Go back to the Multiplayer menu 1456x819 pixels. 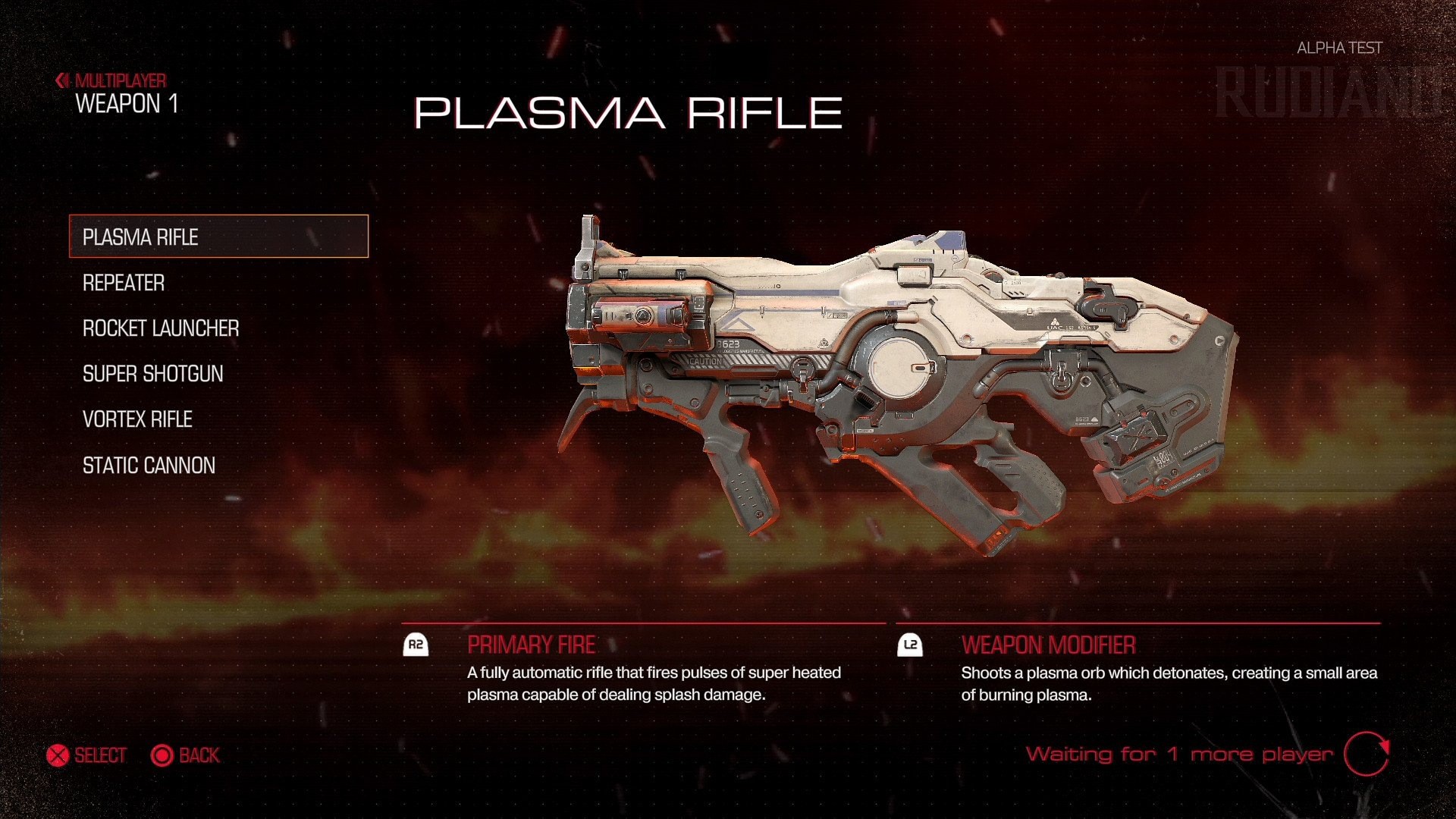click(111, 80)
